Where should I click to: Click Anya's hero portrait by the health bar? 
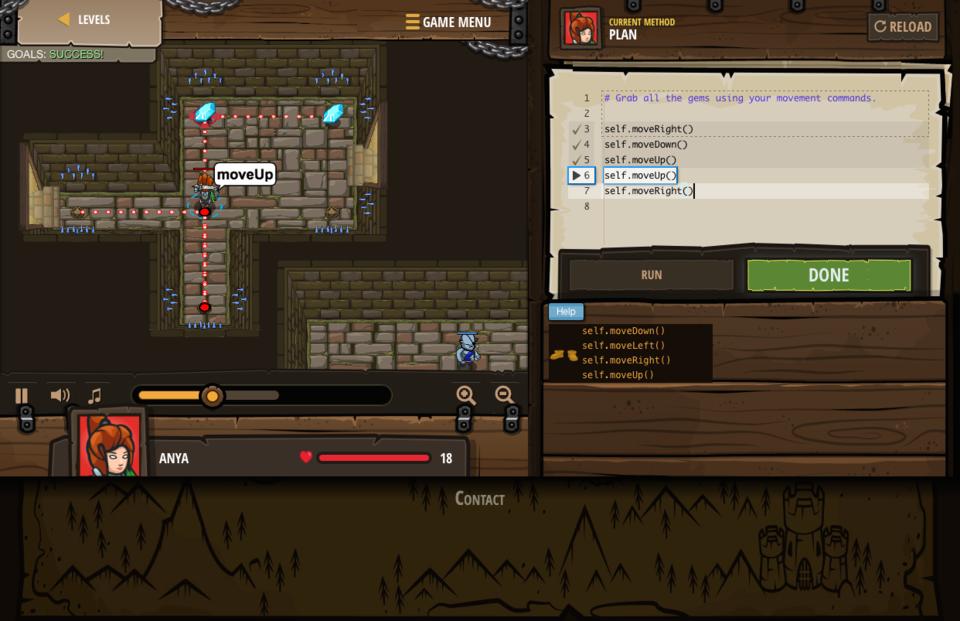coord(110,447)
